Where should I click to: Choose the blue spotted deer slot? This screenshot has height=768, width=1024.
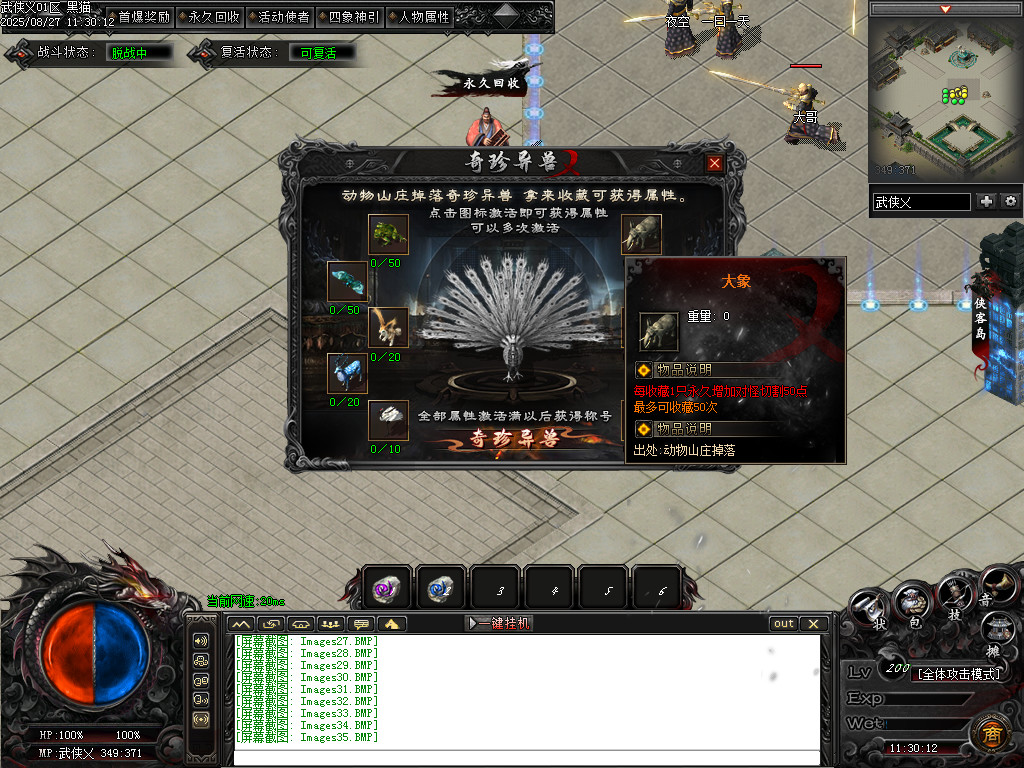click(x=348, y=373)
